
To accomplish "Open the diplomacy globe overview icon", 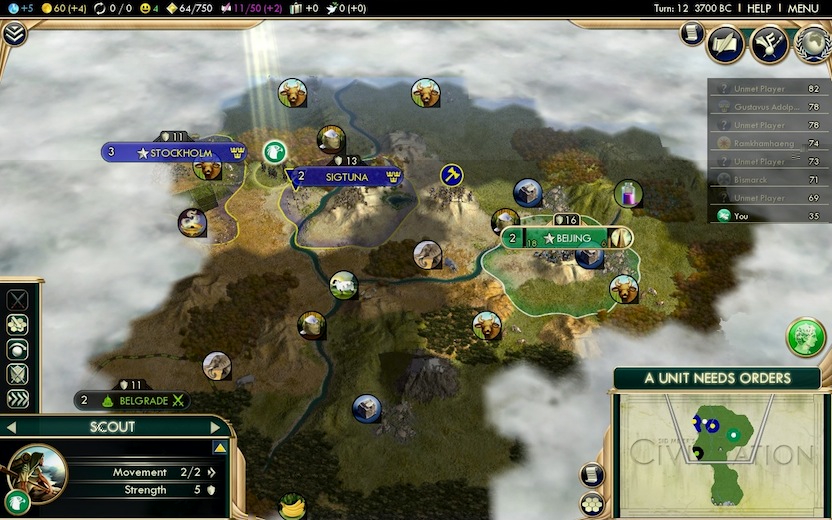I will (x=811, y=44).
